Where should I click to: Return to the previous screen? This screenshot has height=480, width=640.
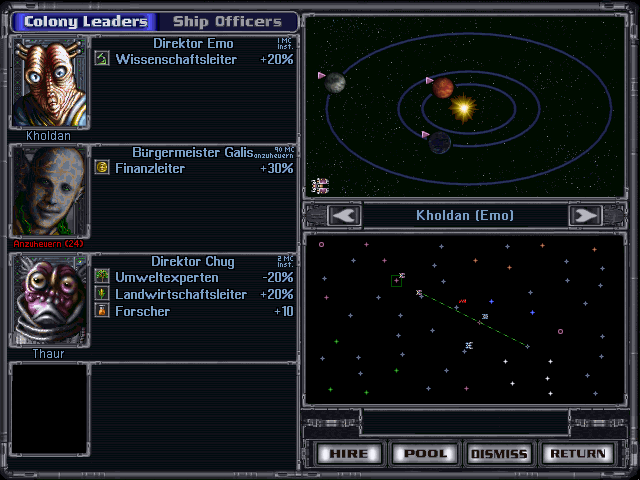point(577,453)
